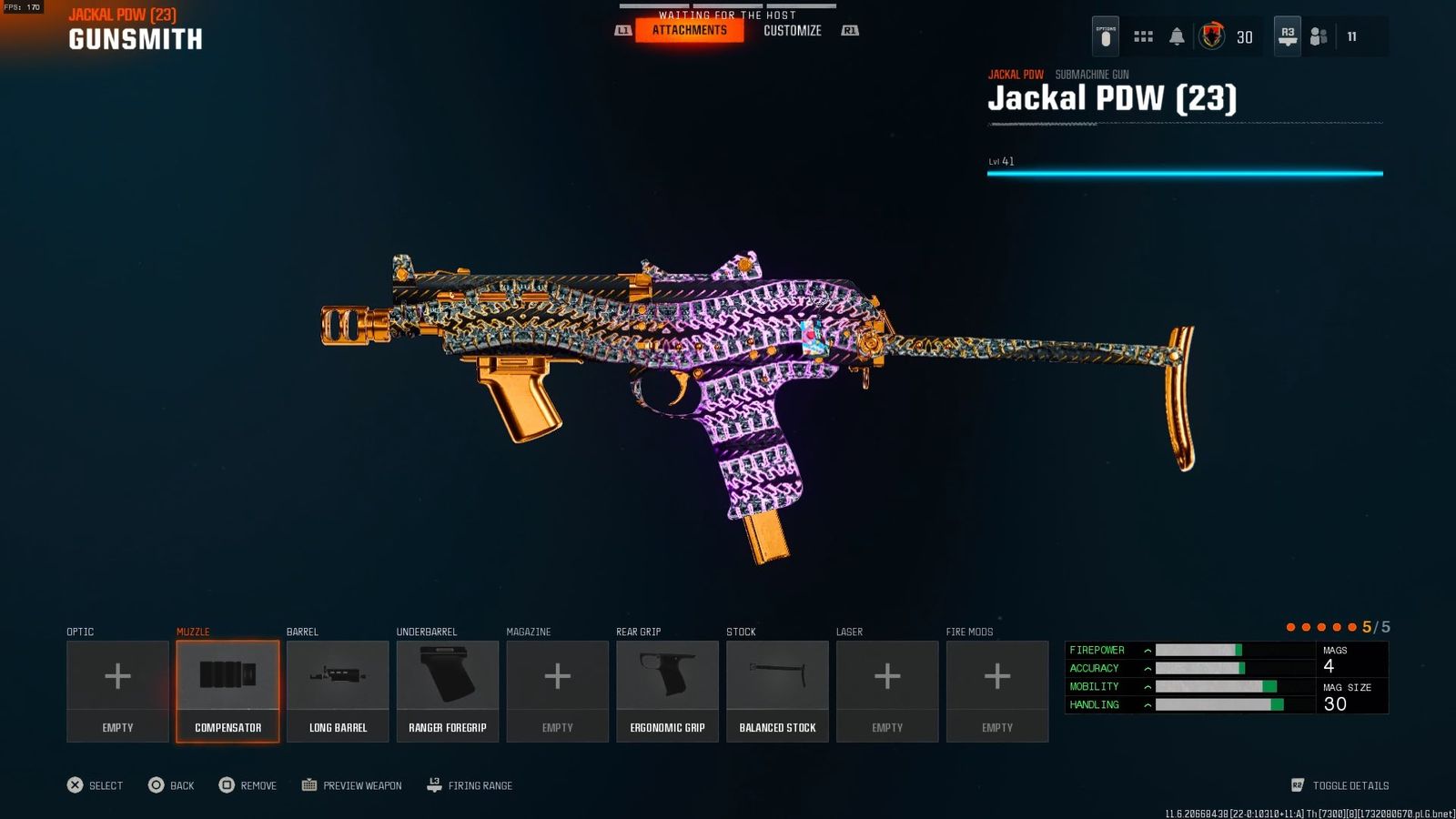Click Preview Weapon
1456x819 pixels.
tap(352, 785)
